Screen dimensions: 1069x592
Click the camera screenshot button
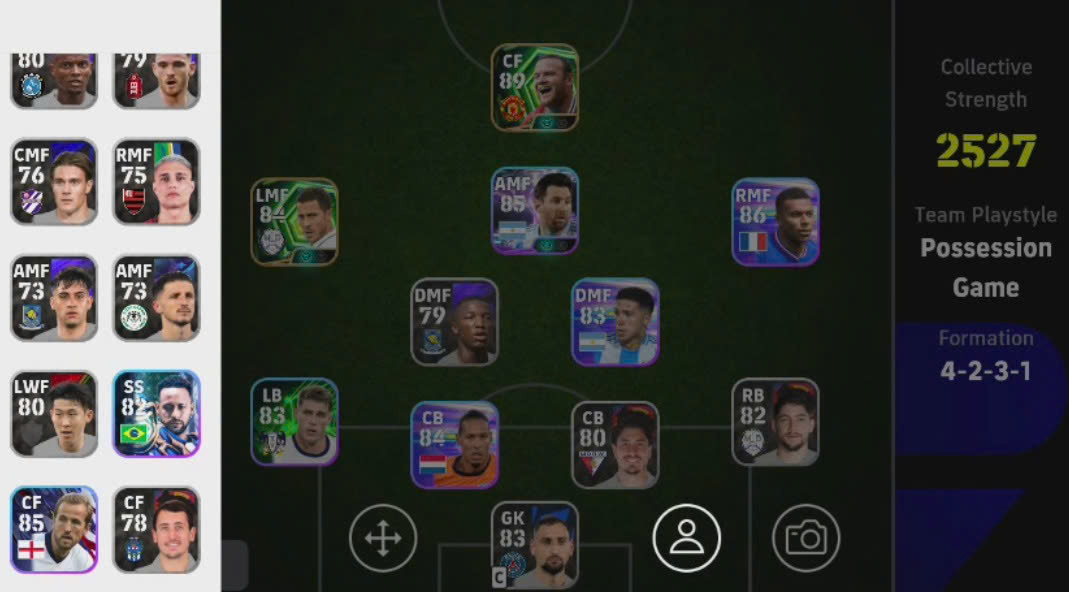pos(806,538)
